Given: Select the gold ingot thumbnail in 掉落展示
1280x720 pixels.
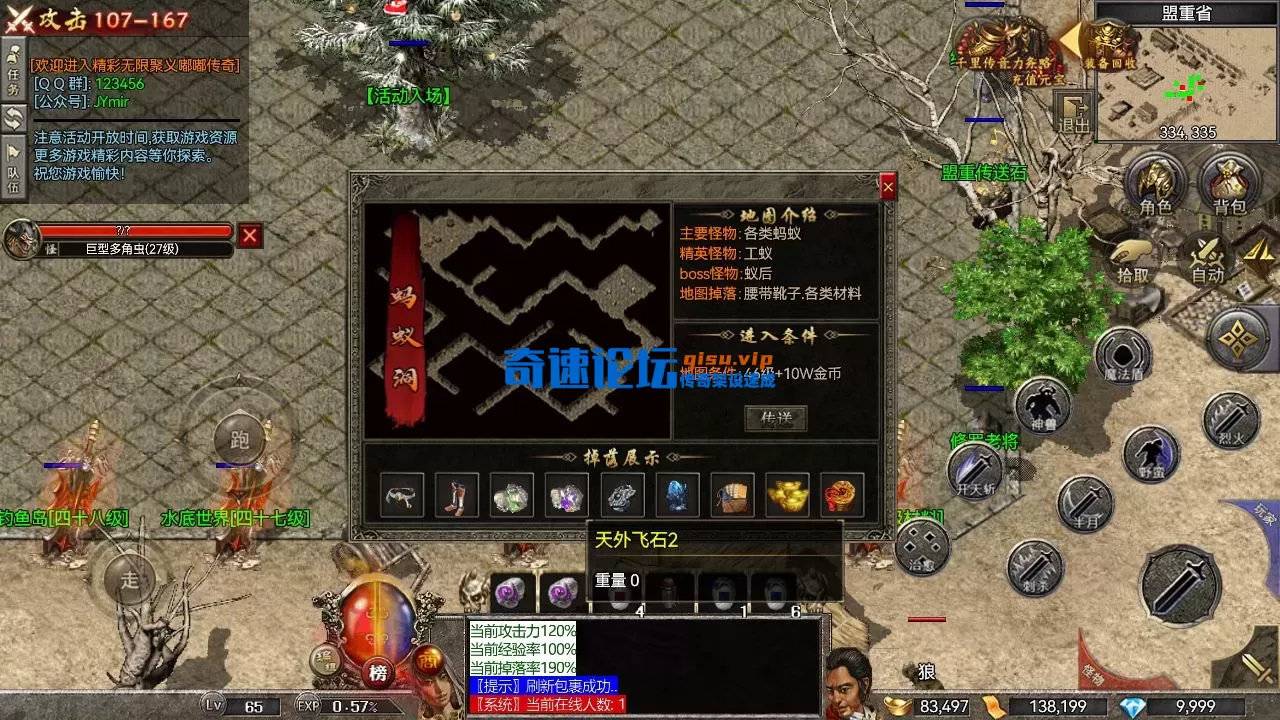Looking at the screenshot, I should click(x=787, y=493).
